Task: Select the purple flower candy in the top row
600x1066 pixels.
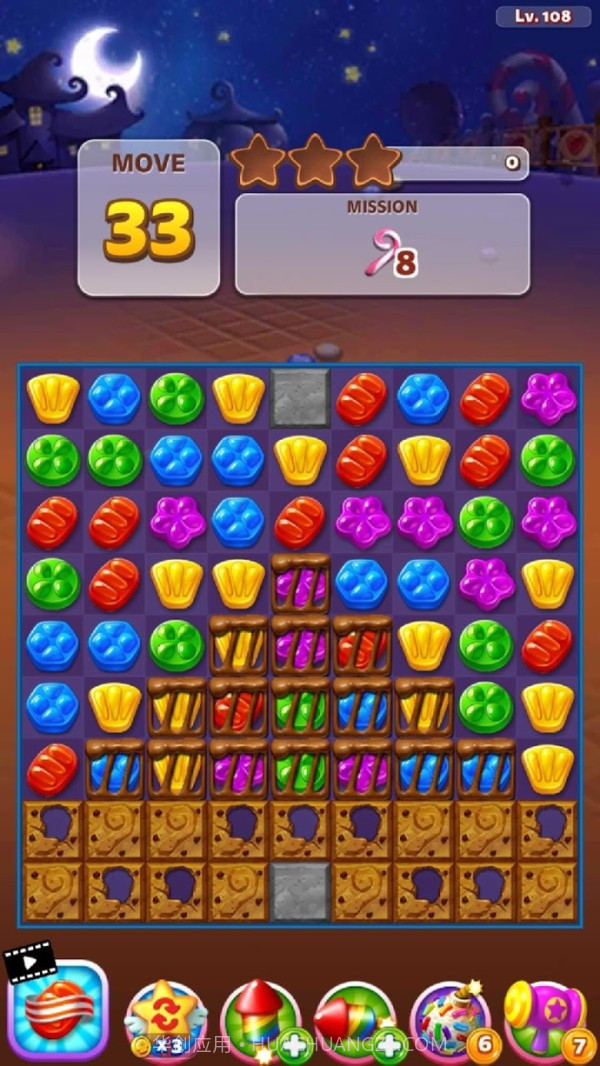Action: tap(548, 398)
